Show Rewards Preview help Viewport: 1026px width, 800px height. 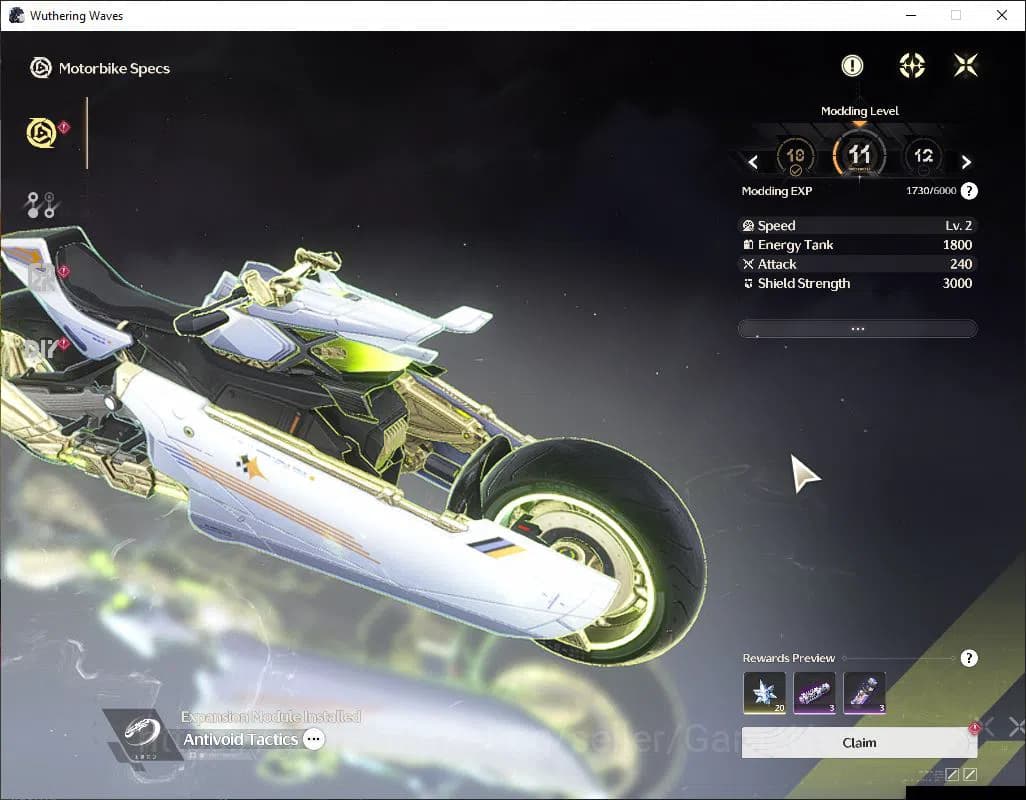(x=969, y=658)
